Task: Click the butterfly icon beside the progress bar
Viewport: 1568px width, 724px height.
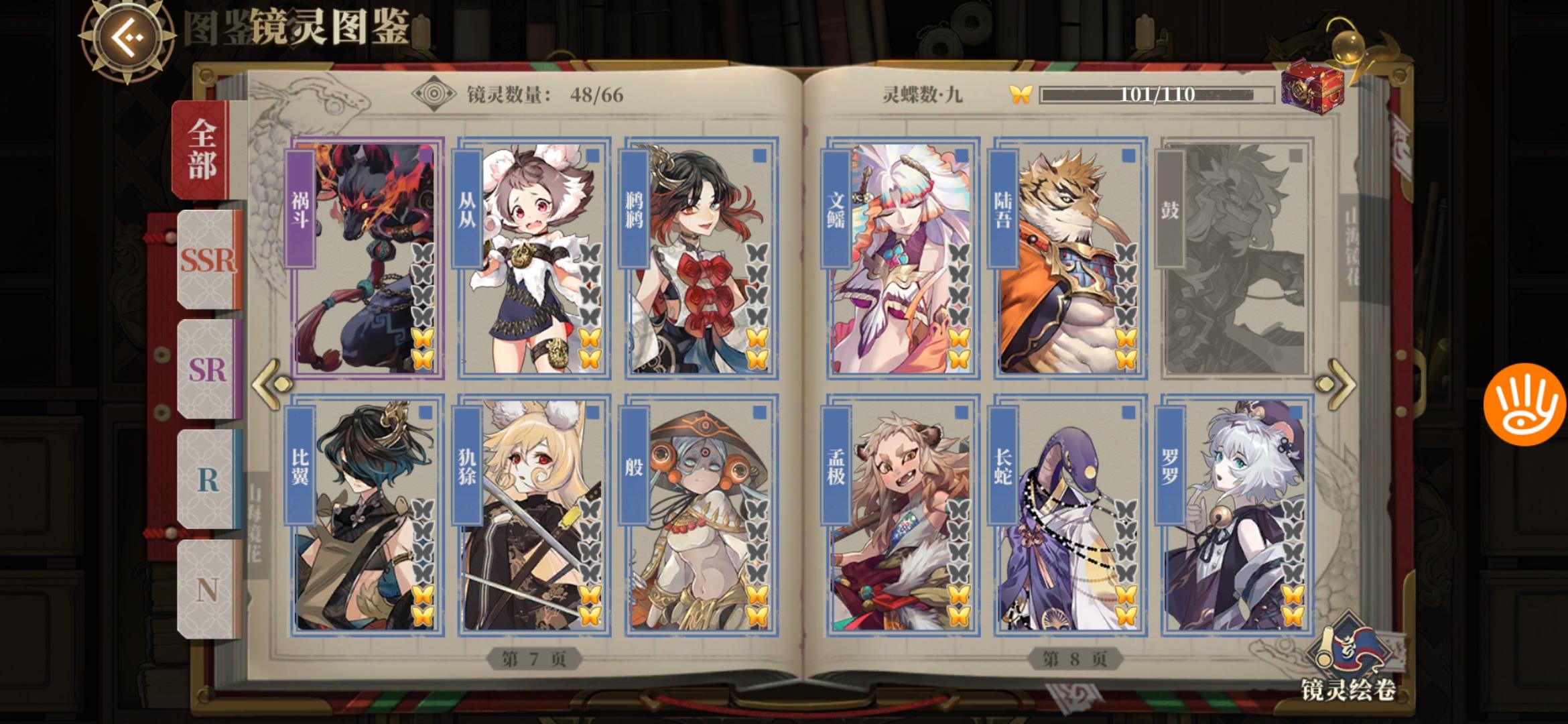Action: click(1021, 94)
